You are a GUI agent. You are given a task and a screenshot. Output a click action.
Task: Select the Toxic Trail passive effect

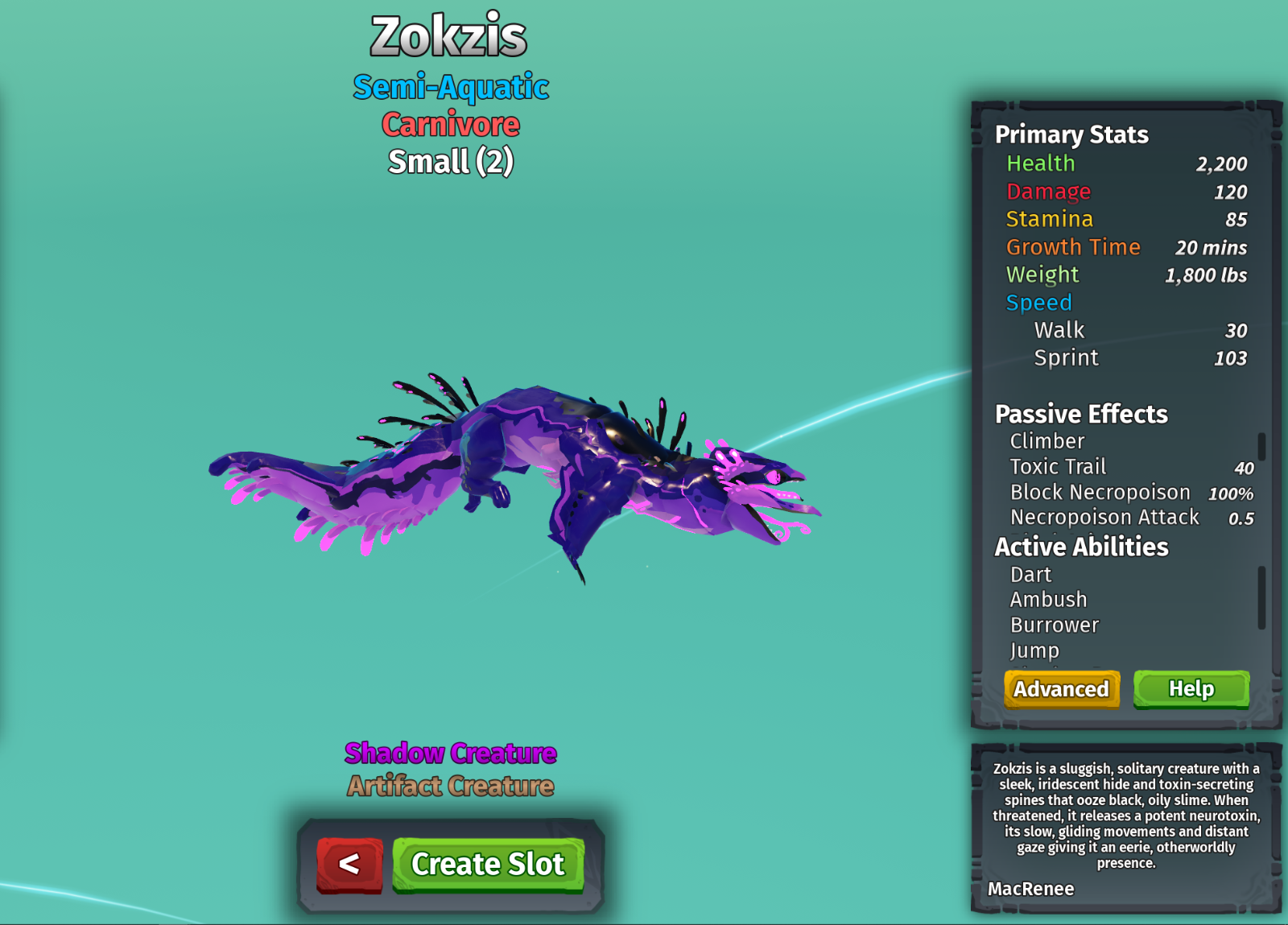pyautogui.click(x=1058, y=467)
